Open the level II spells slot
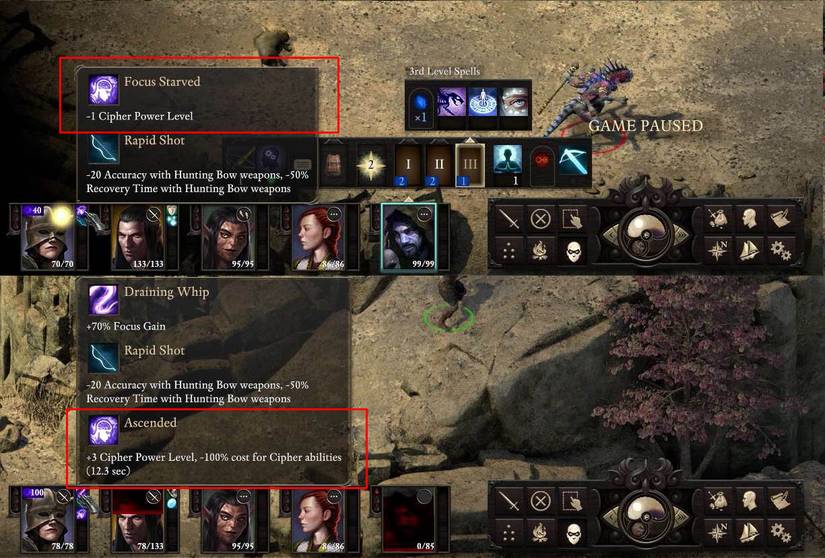825x558 pixels. tap(438, 162)
